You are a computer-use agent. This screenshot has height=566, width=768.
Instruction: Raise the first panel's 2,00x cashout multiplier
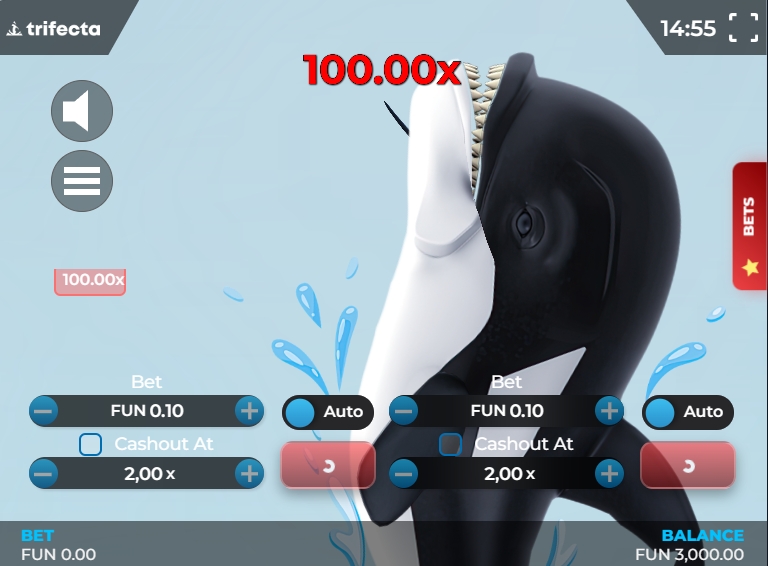coord(249,473)
